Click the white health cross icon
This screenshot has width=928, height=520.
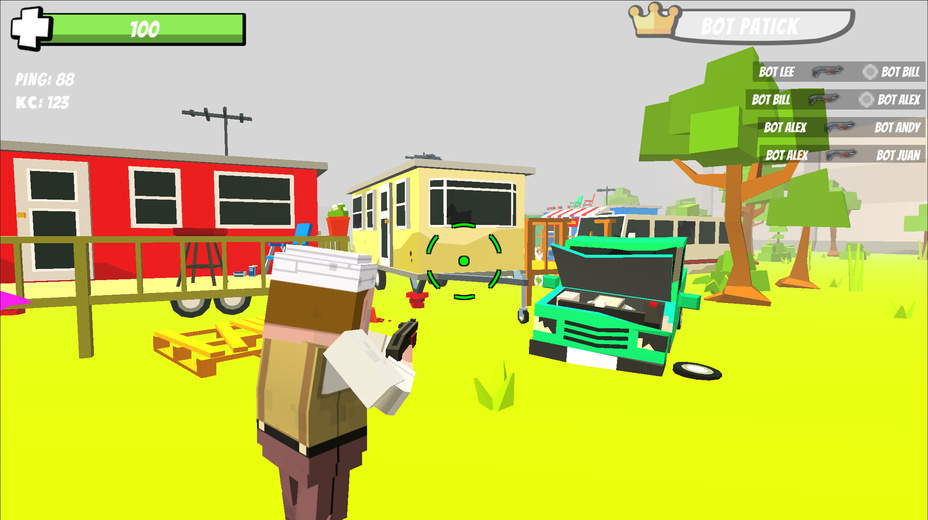(x=31, y=28)
